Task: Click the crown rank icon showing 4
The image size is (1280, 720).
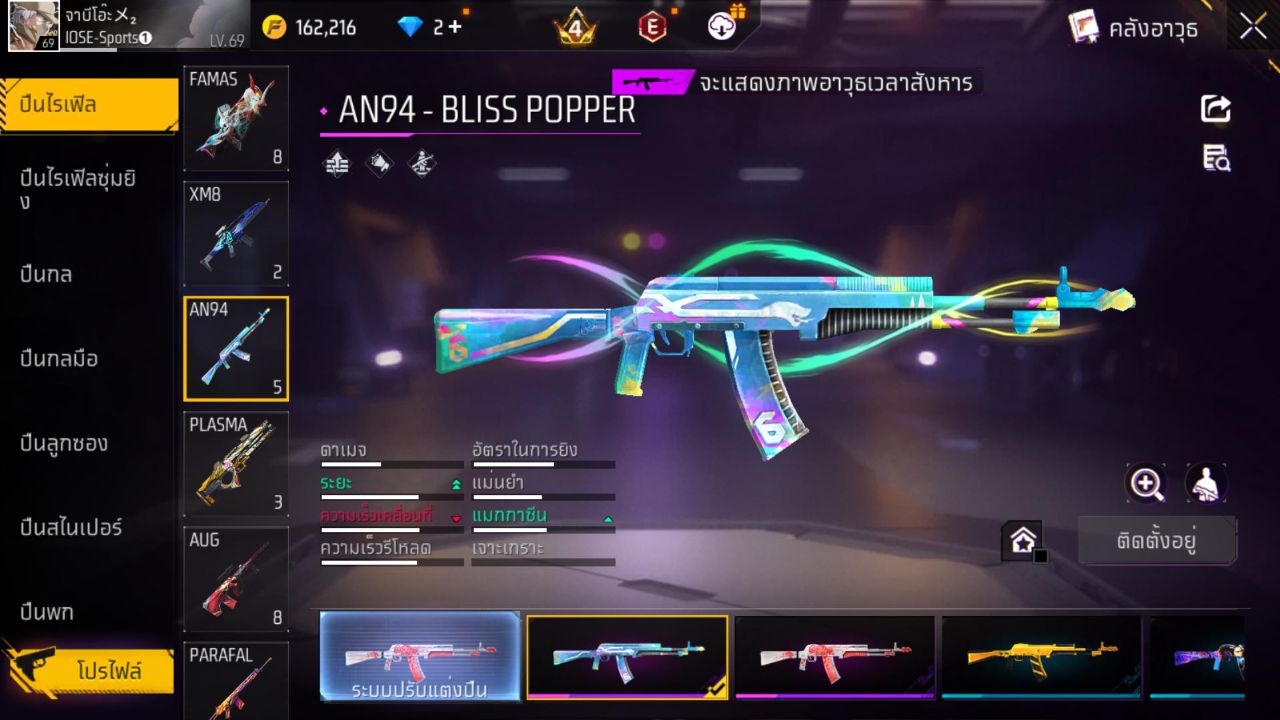Action: 576,27
